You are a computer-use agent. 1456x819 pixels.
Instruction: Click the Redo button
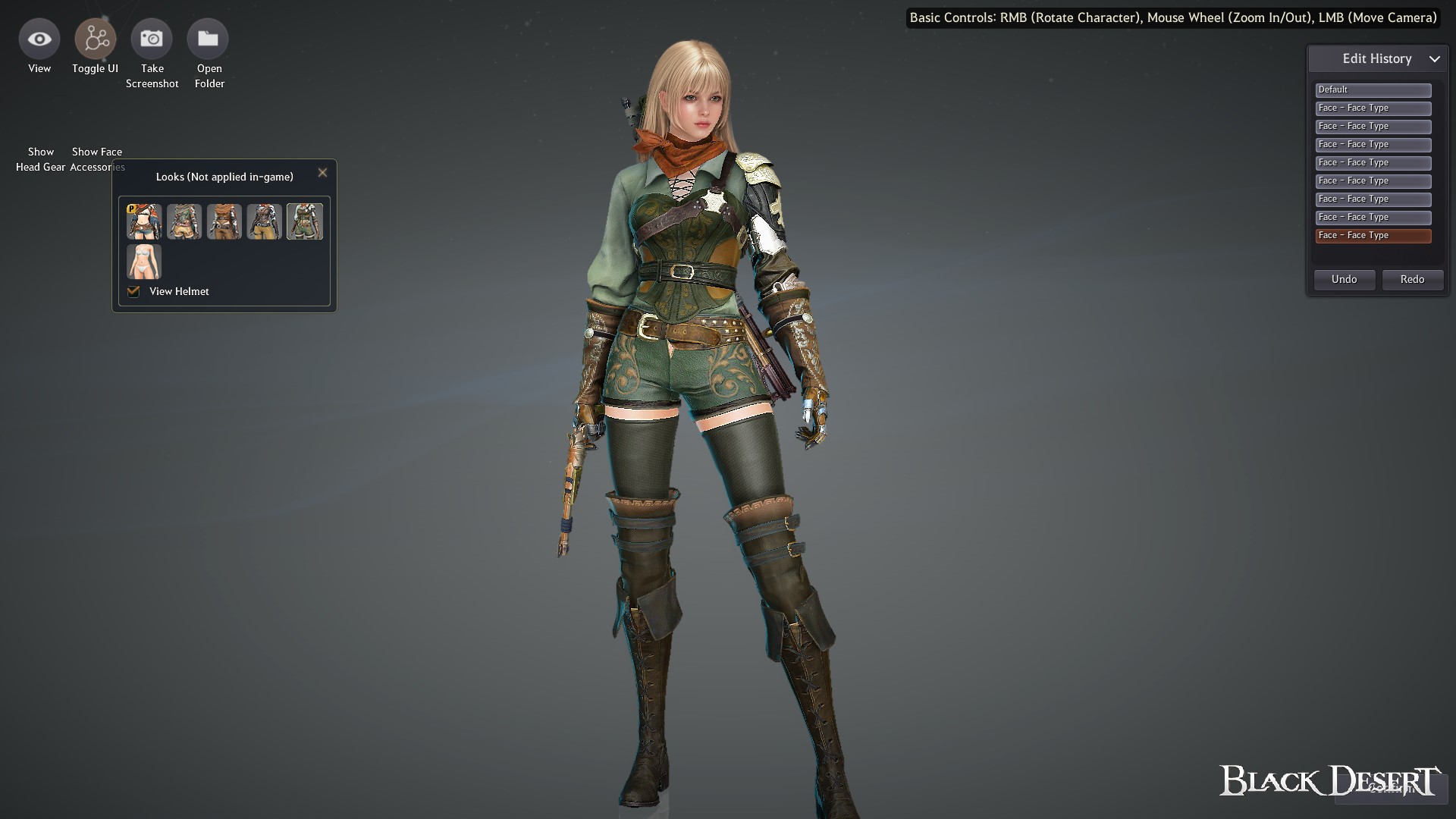(x=1412, y=279)
